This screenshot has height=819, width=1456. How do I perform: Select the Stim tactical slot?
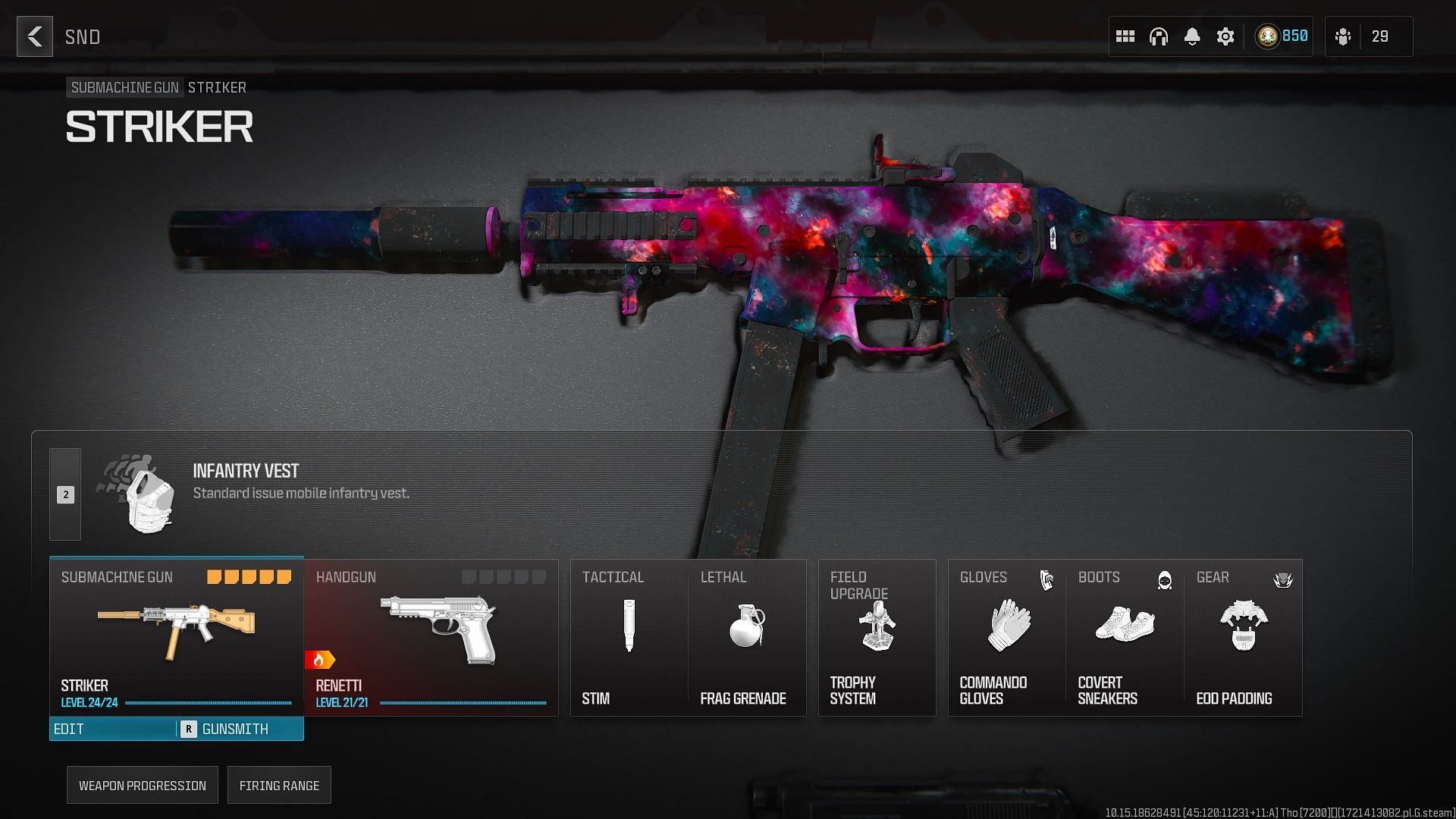[x=629, y=637]
